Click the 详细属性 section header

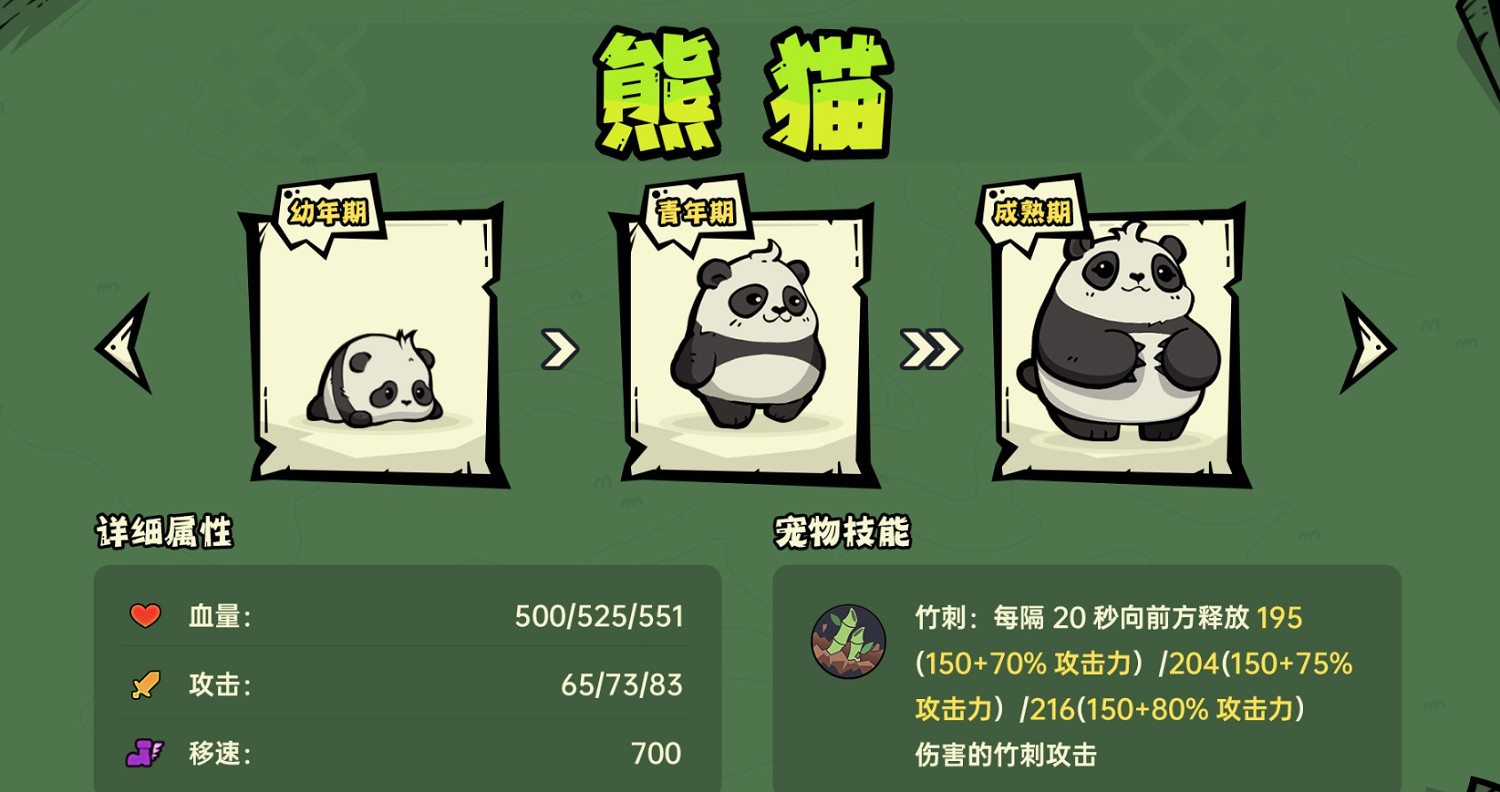163,532
